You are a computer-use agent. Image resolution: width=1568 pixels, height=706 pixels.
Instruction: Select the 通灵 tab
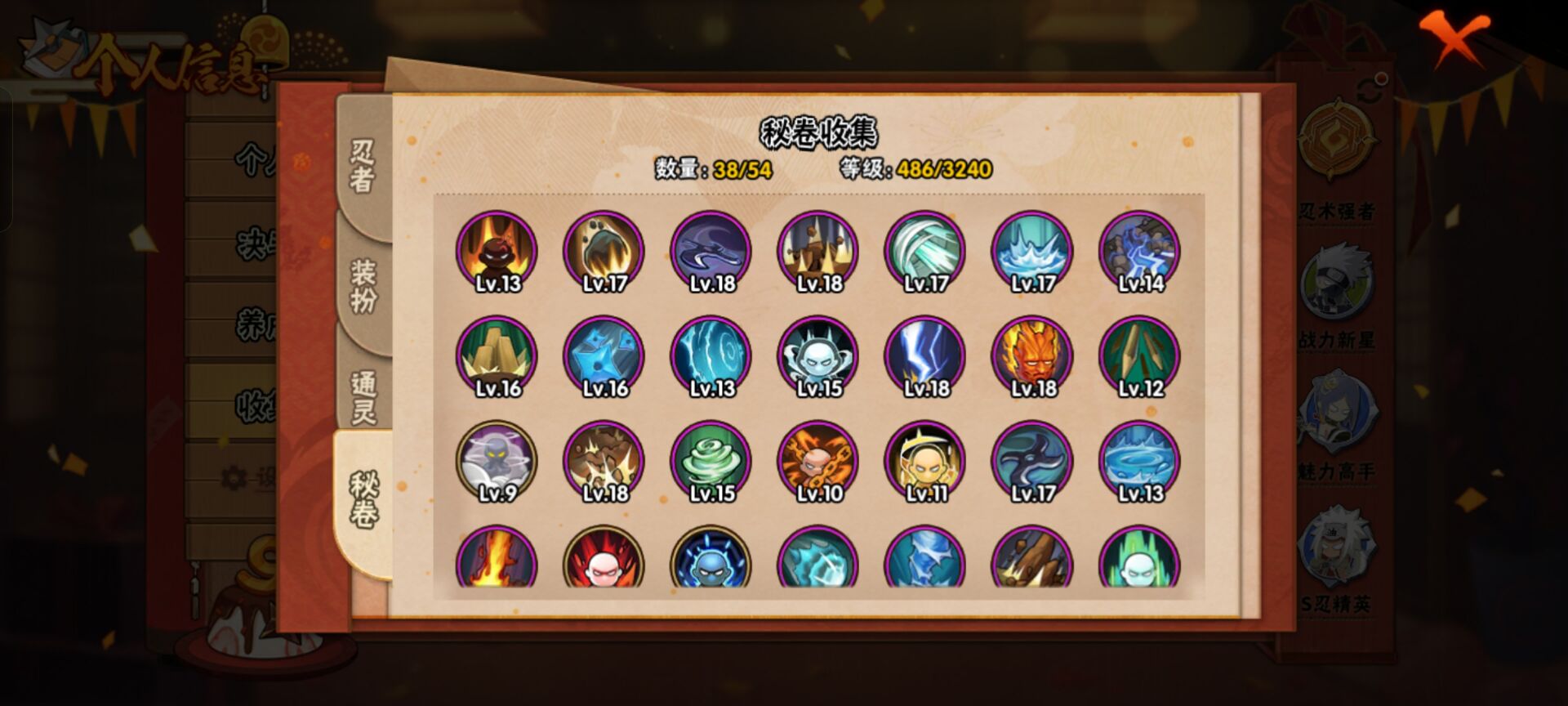click(x=363, y=397)
